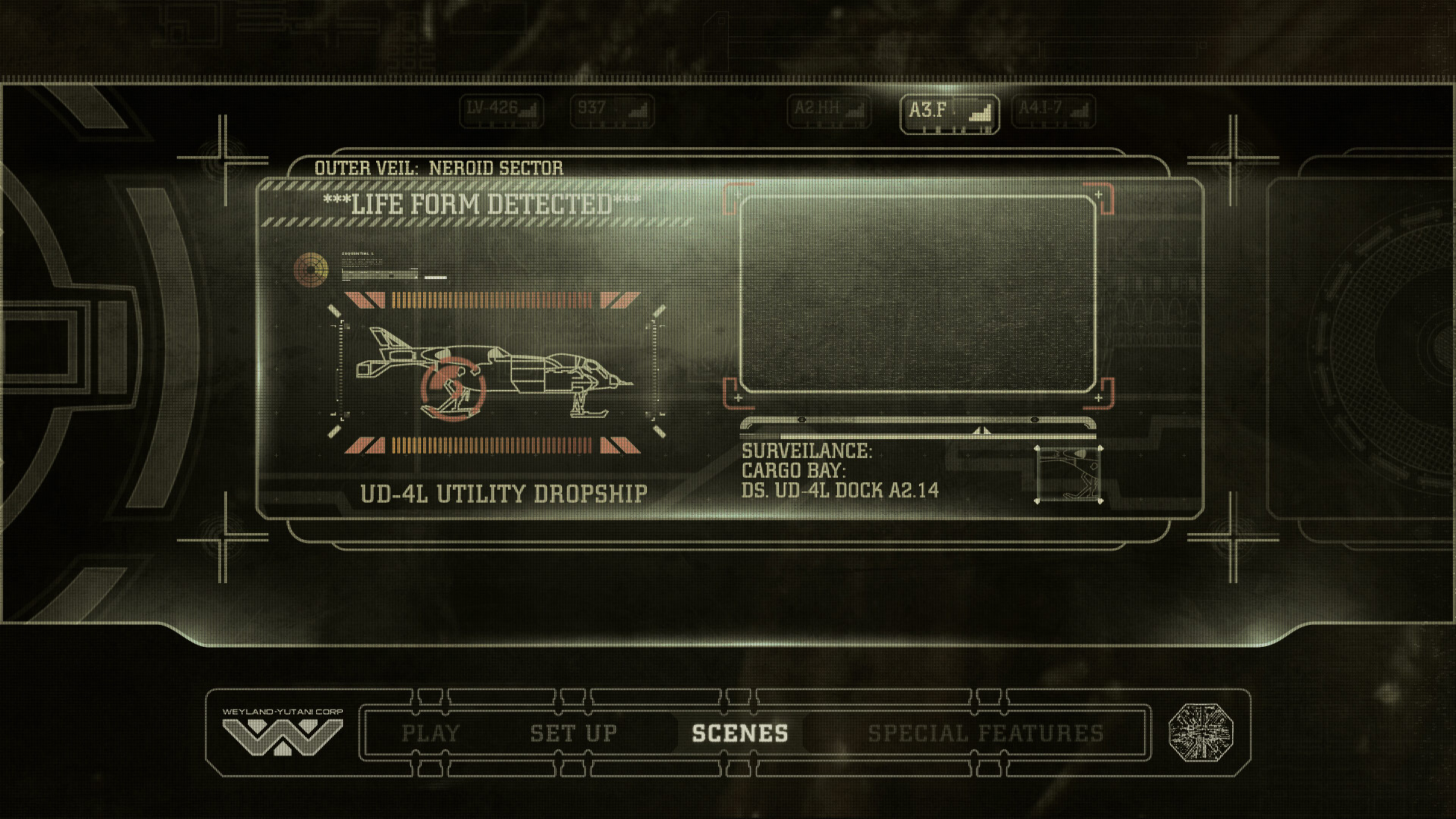This screenshot has width=1456, height=819.
Task: Open SPECIAL FEATURES
Action: (985, 733)
